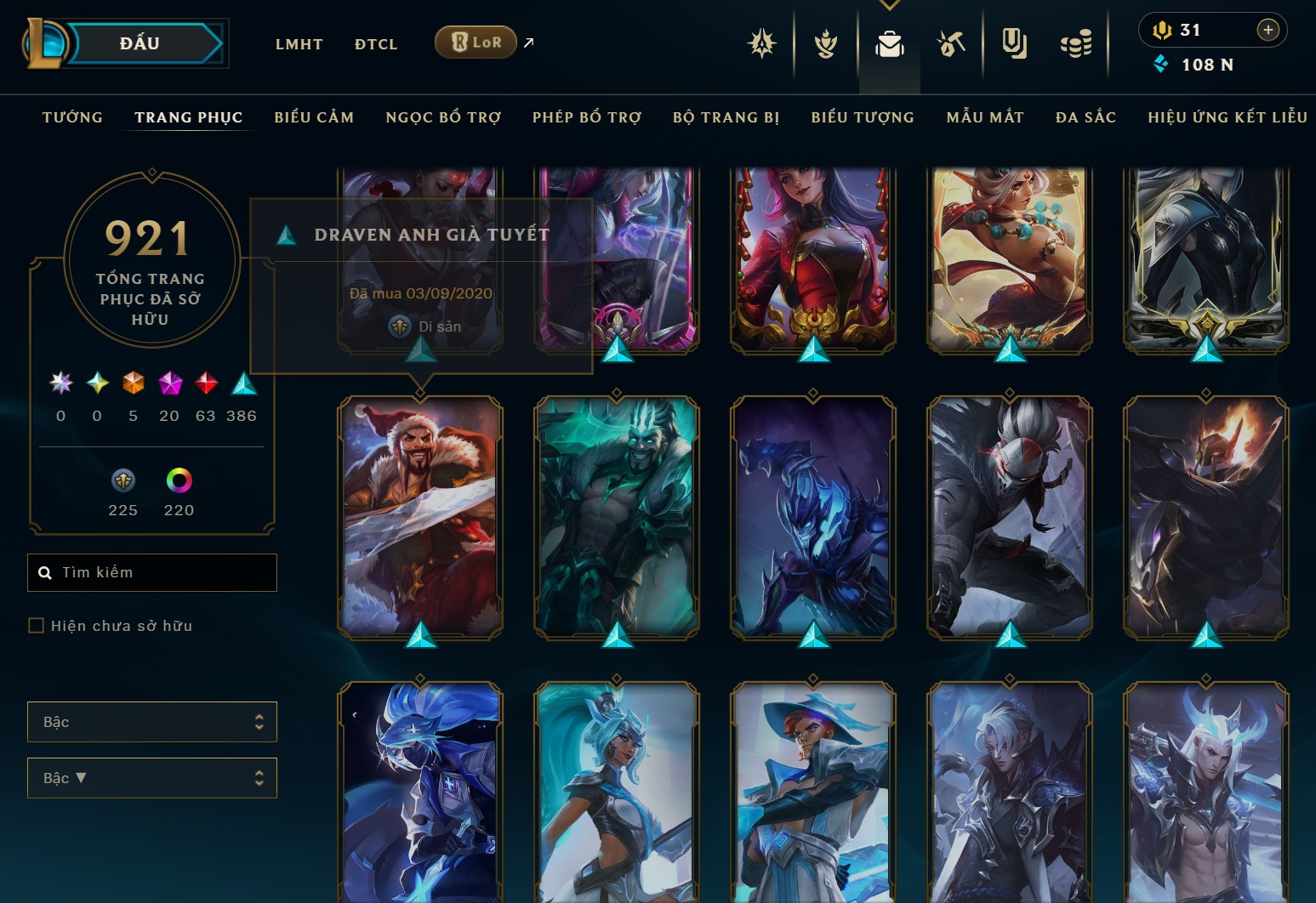The height and width of the screenshot is (903, 1316).
Task: Switch to the LMHT game tab
Action: coord(299,44)
